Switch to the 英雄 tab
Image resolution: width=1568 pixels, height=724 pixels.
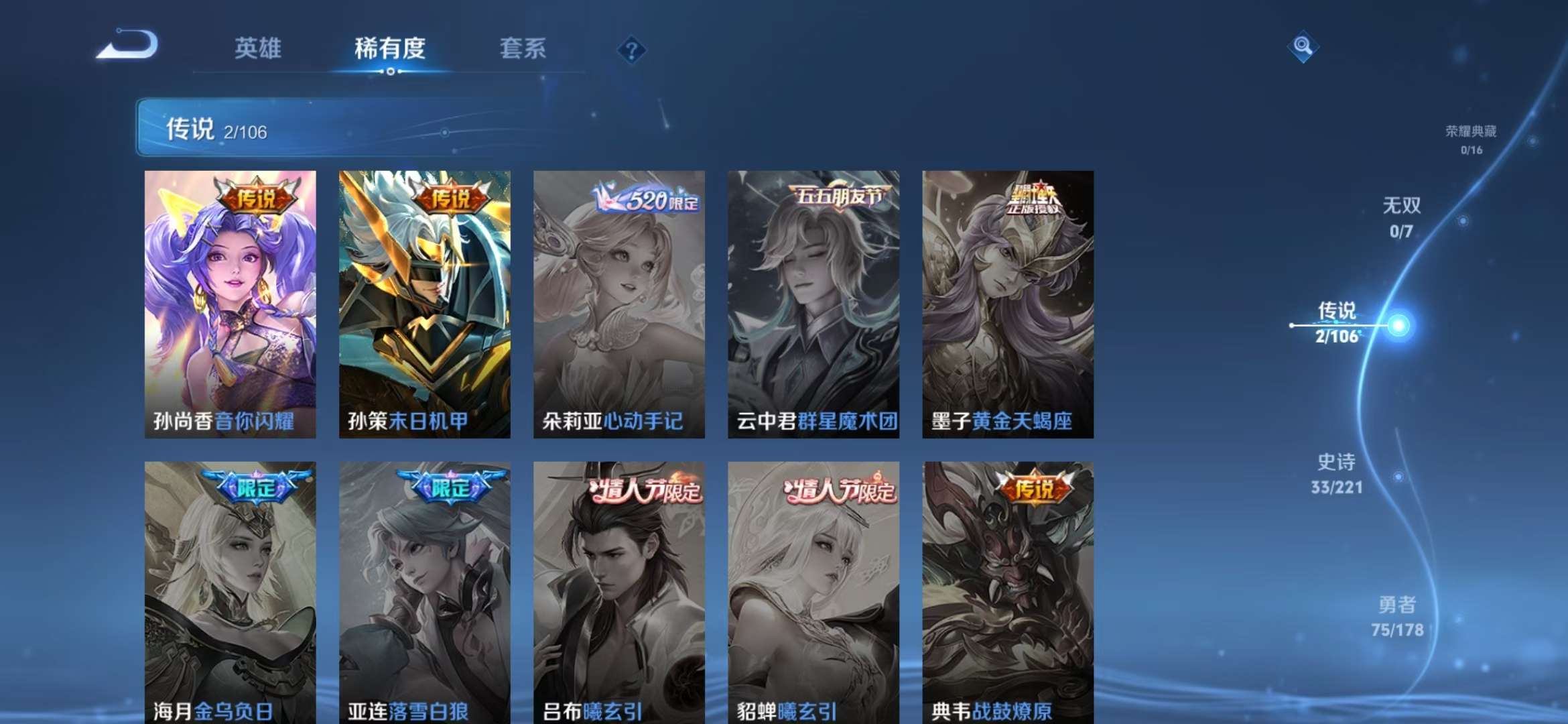tap(260, 49)
